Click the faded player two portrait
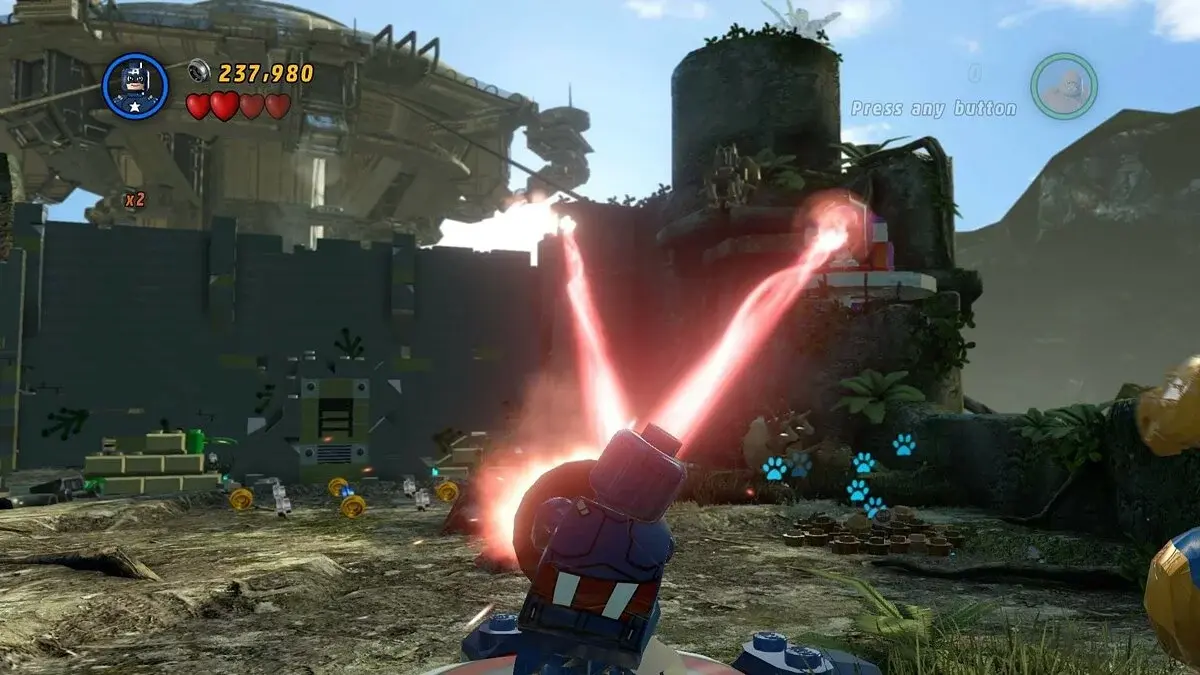Viewport: 1200px width, 675px height. [1064, 86]
